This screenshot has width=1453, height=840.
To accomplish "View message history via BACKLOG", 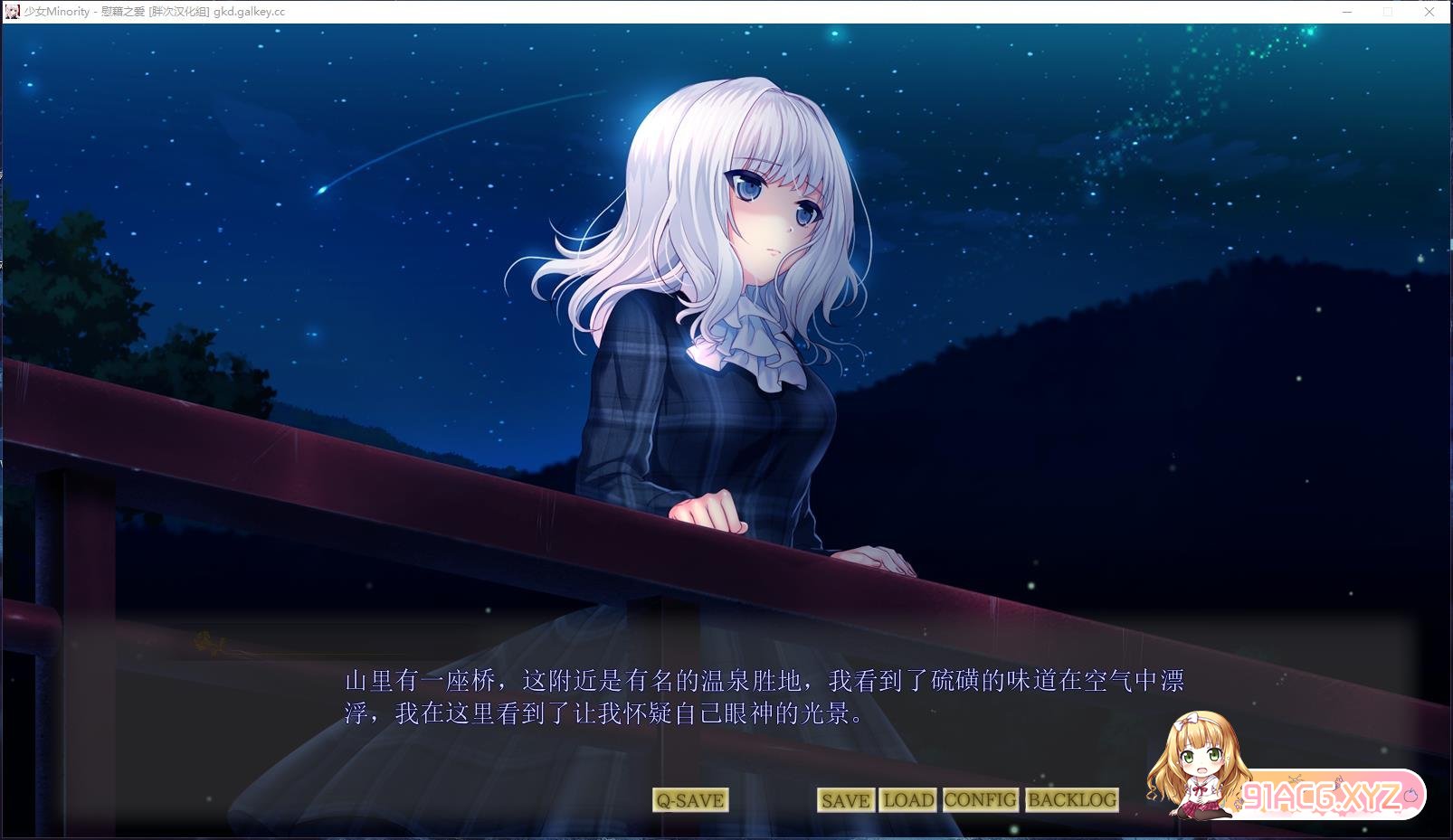I will coord(1070,799).
